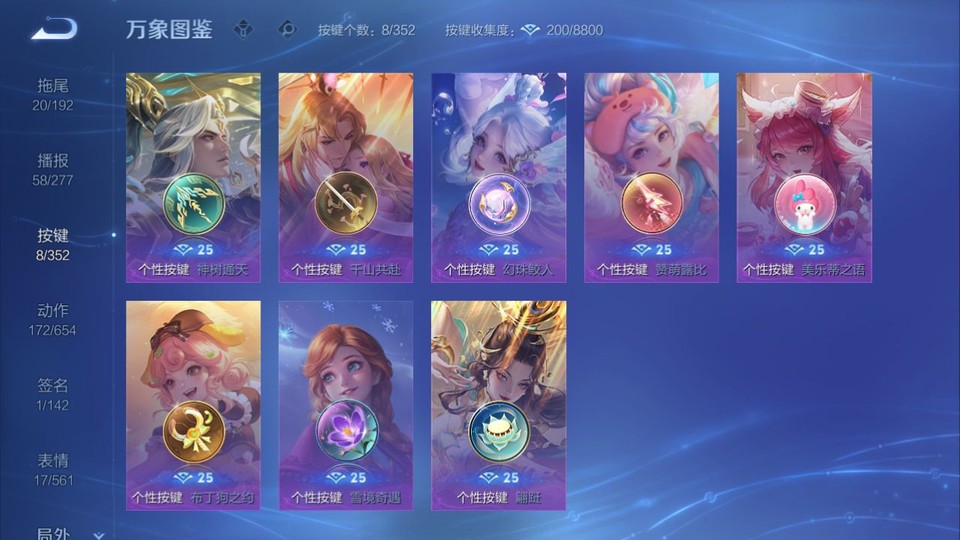Choose the 翩跹 button skin card

pyautogui.click(x=499, y=405)
